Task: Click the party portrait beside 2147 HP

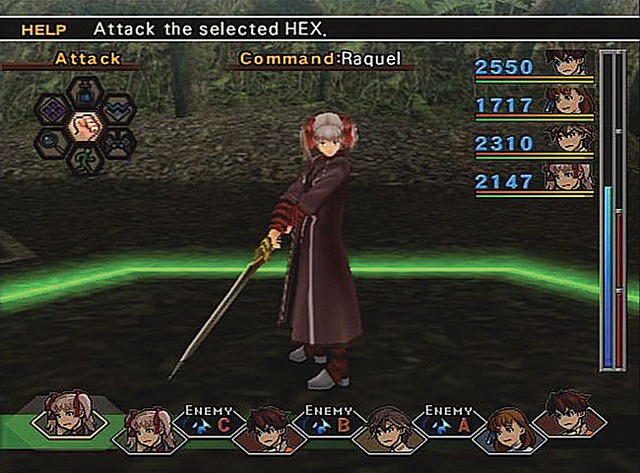Action: 570,176
